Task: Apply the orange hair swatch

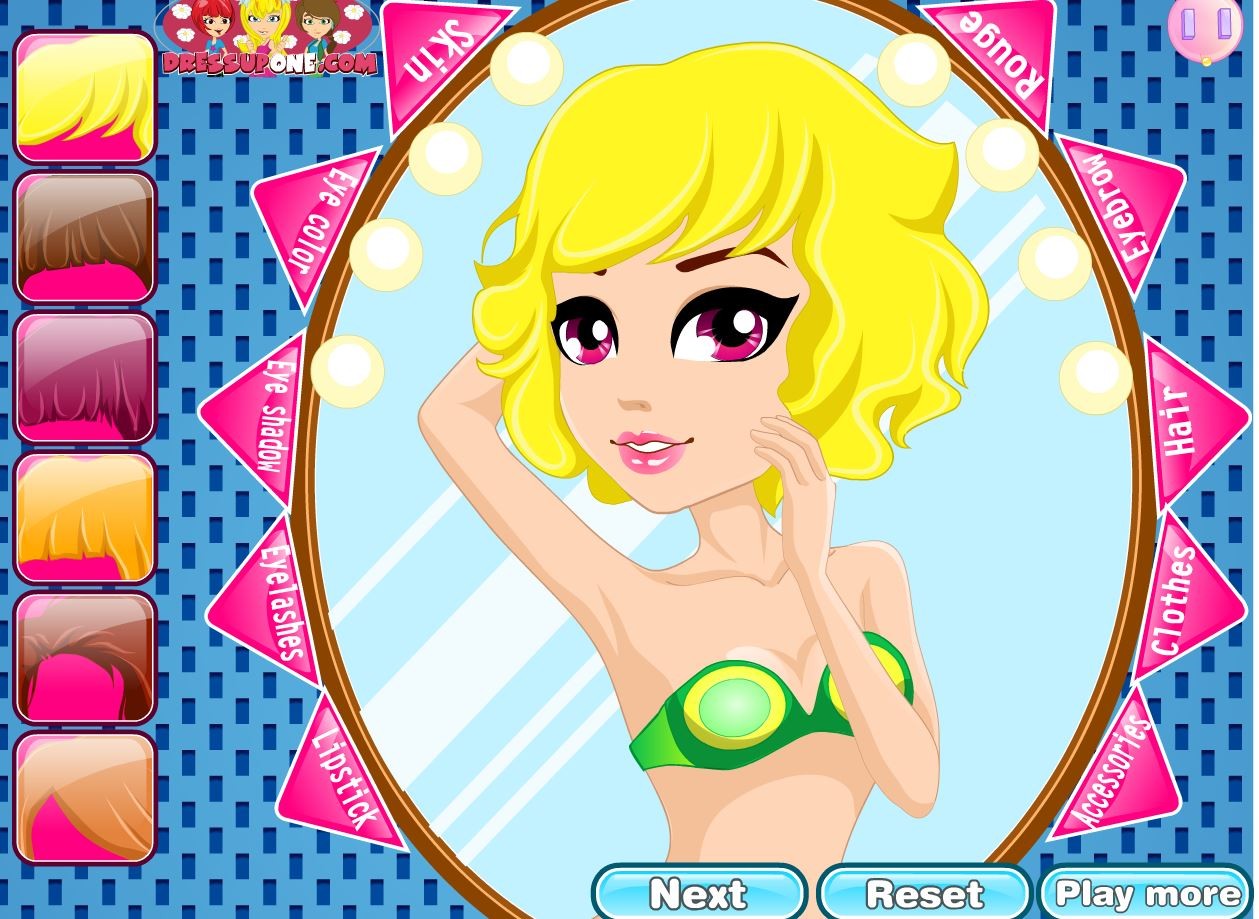Action: point(85,517)
